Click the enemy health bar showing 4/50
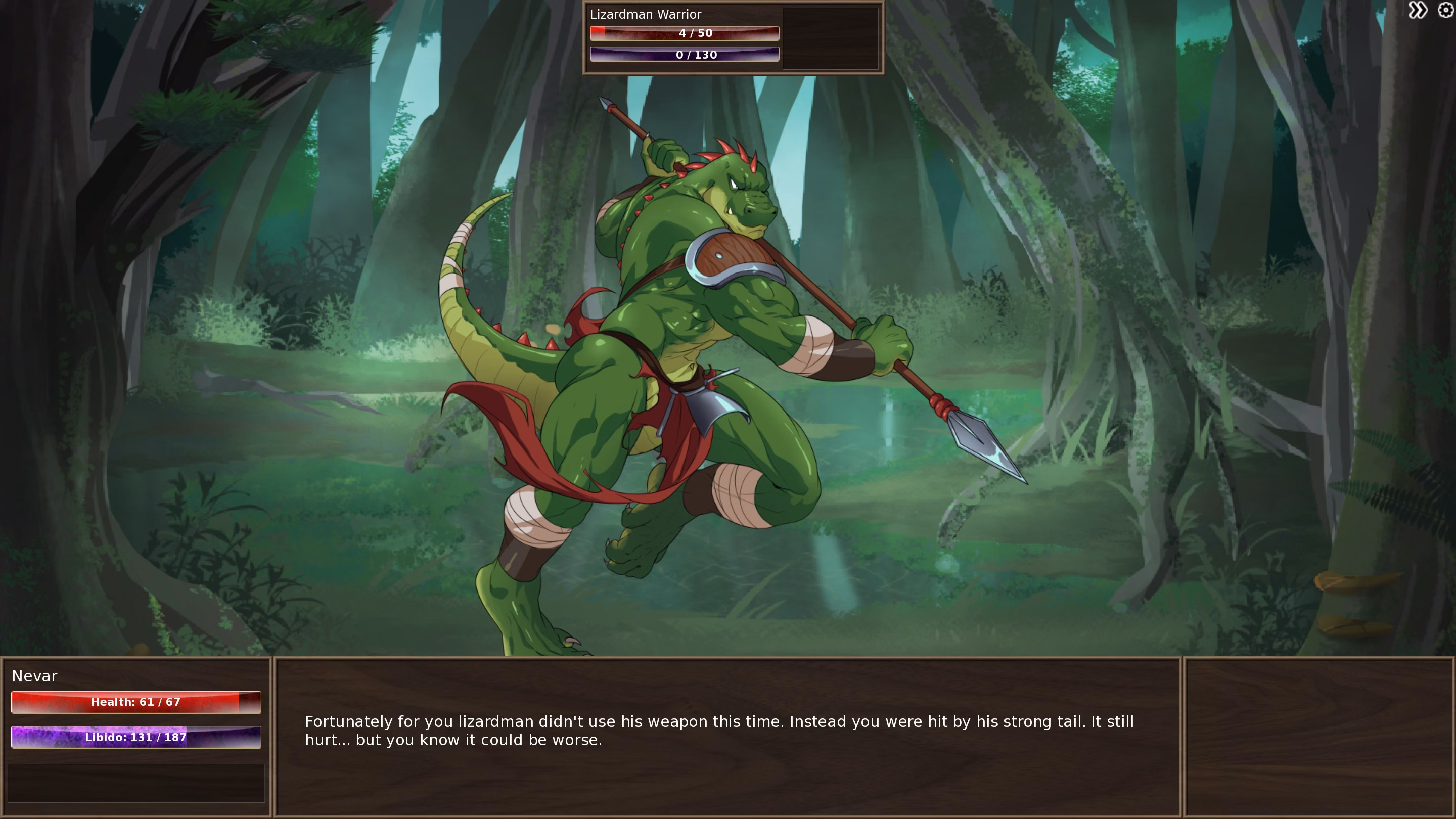 pyautogui.click(x=685, y=33)
